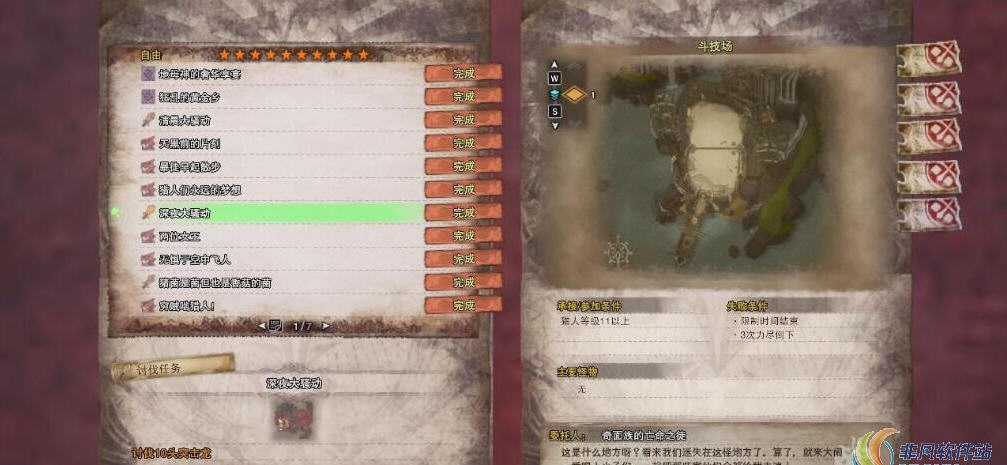Choose the quest 狂乱的黄金乡
Viewport: 1007px width, 465px height.
194,97
